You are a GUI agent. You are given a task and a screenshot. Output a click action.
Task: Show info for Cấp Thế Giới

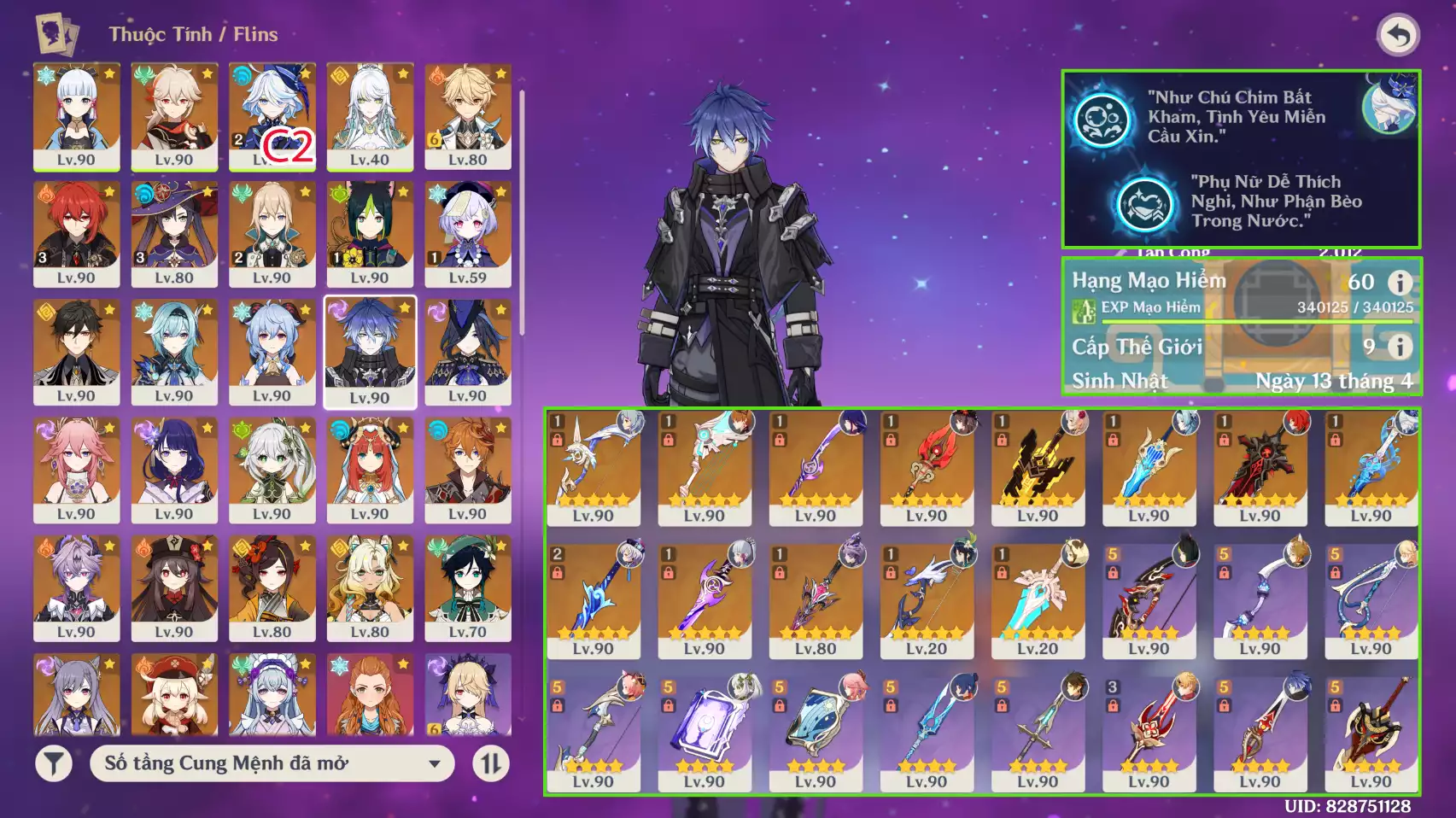click(x=1399, y=347)
